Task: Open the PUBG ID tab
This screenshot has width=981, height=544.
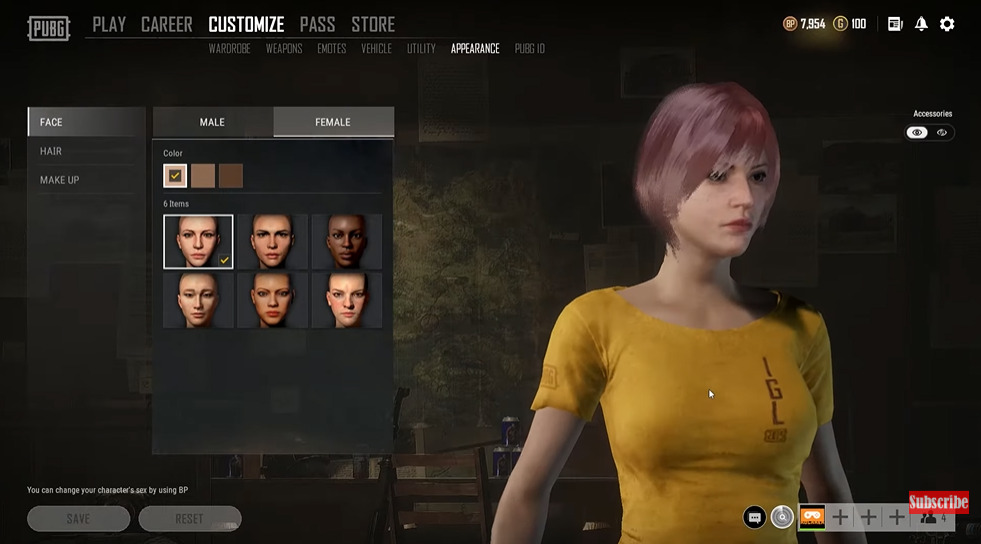Action: [x=529, y=49]
